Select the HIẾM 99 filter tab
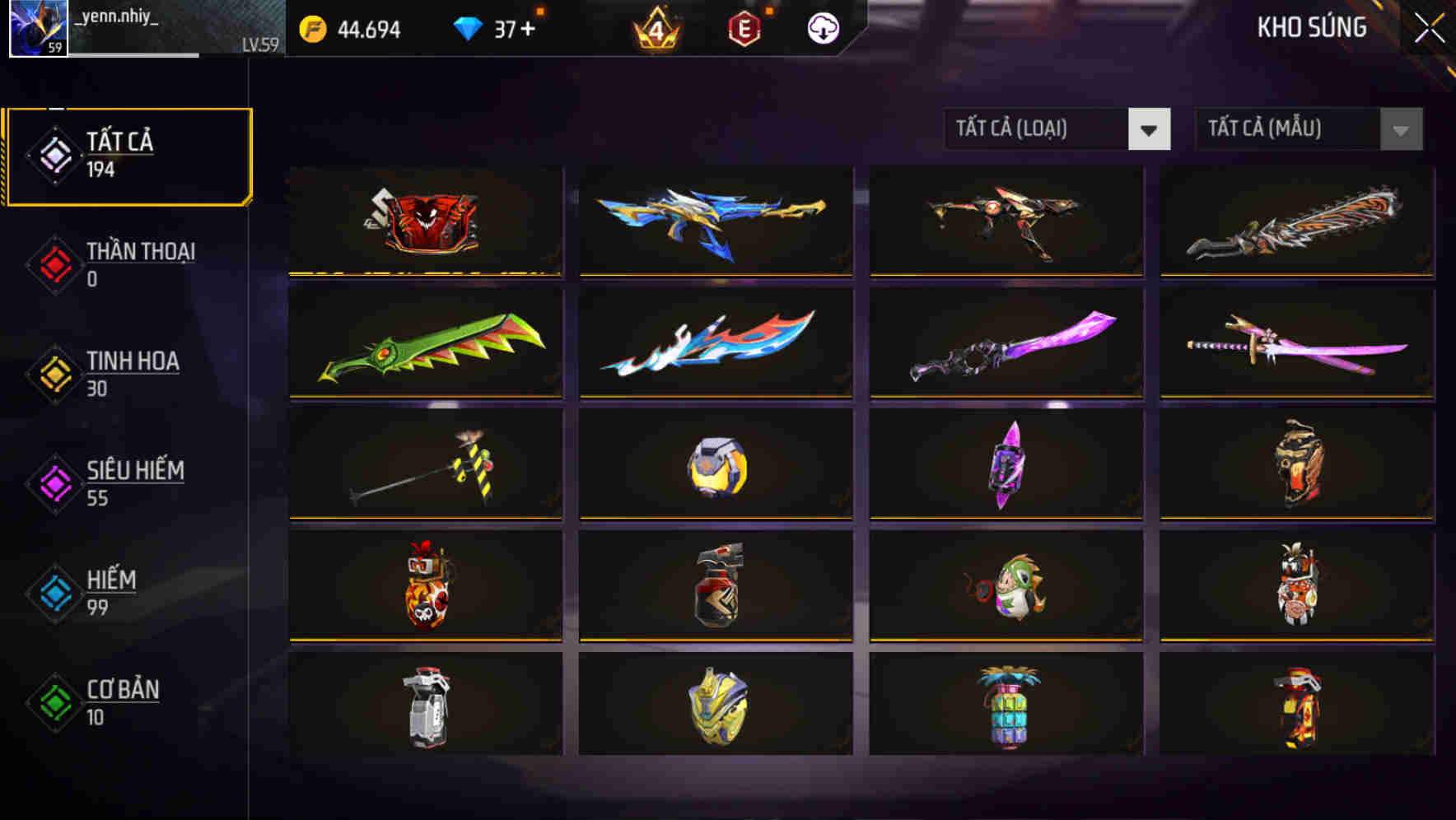This screenshot has height=820, width=1456. tap(107, 592)
